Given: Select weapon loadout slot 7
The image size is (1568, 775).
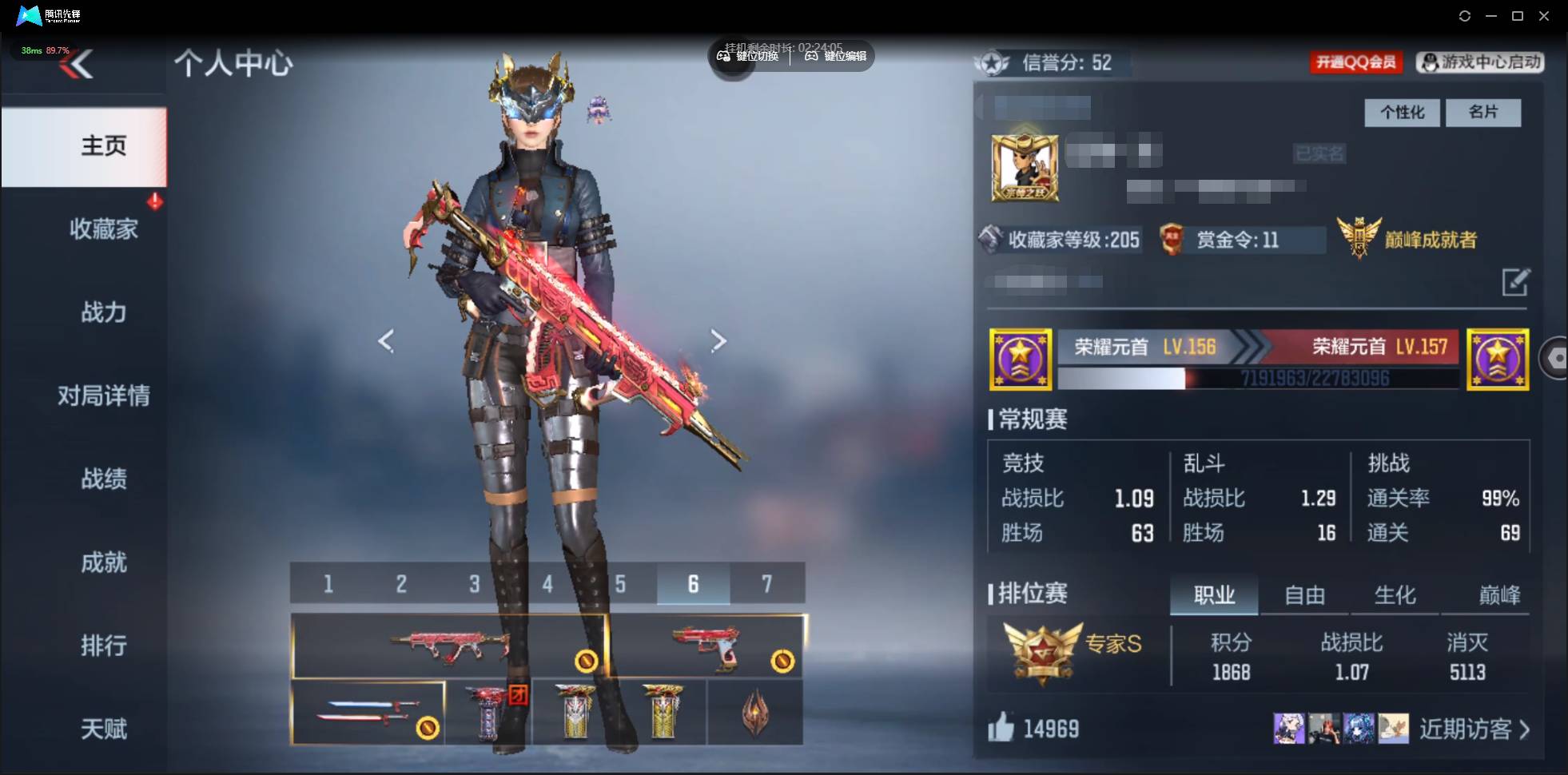Looking at the screenshot, I should (768, 583).
